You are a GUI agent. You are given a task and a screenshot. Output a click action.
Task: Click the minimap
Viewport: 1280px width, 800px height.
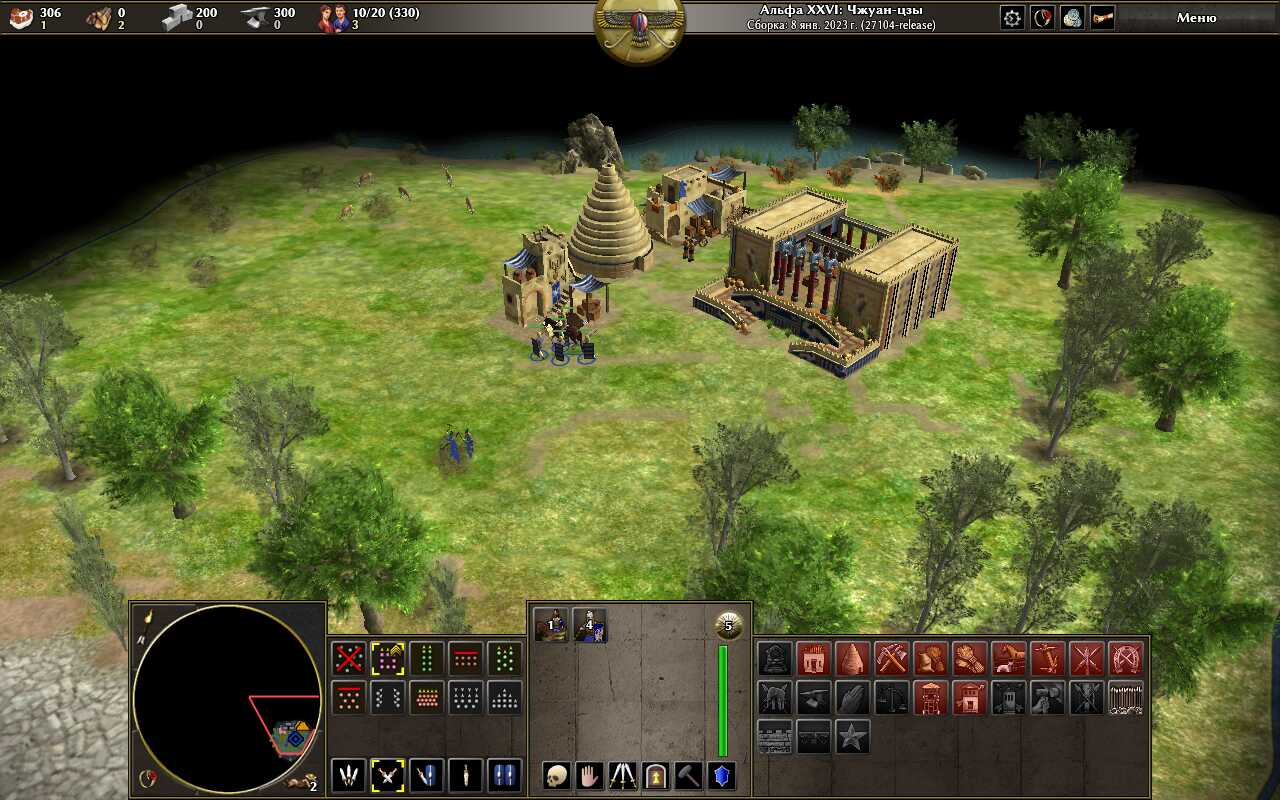click(227, 698)
